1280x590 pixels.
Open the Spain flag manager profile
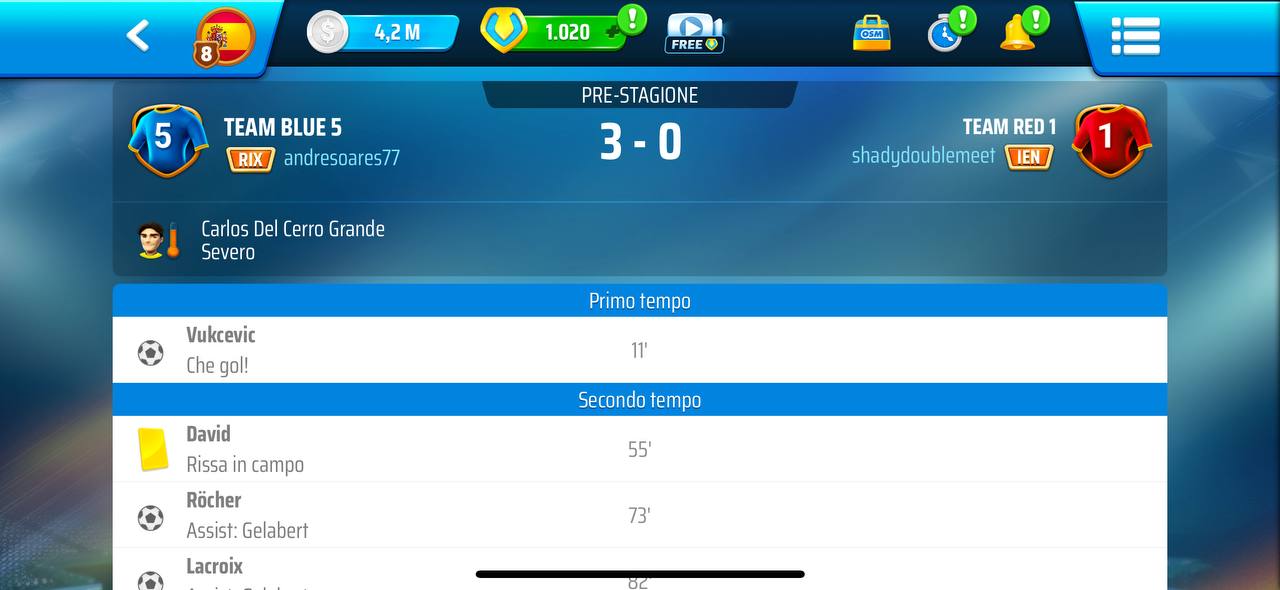pyautogui.click(x=224, y=37)
